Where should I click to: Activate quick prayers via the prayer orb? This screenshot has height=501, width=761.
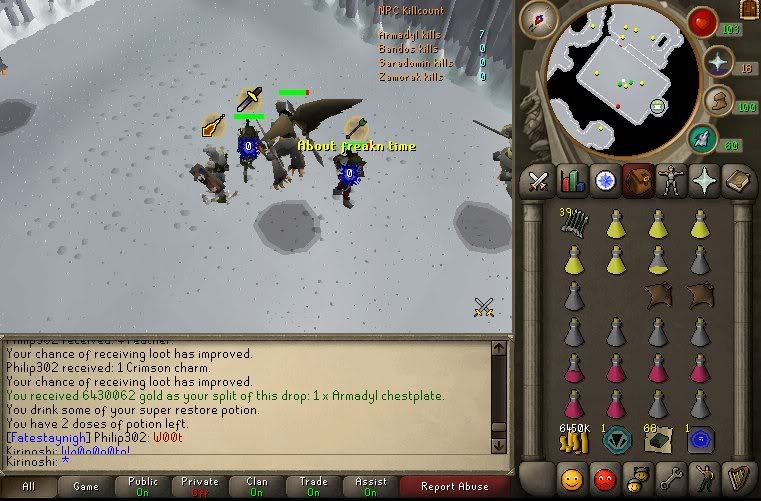[x=718, y=62]
